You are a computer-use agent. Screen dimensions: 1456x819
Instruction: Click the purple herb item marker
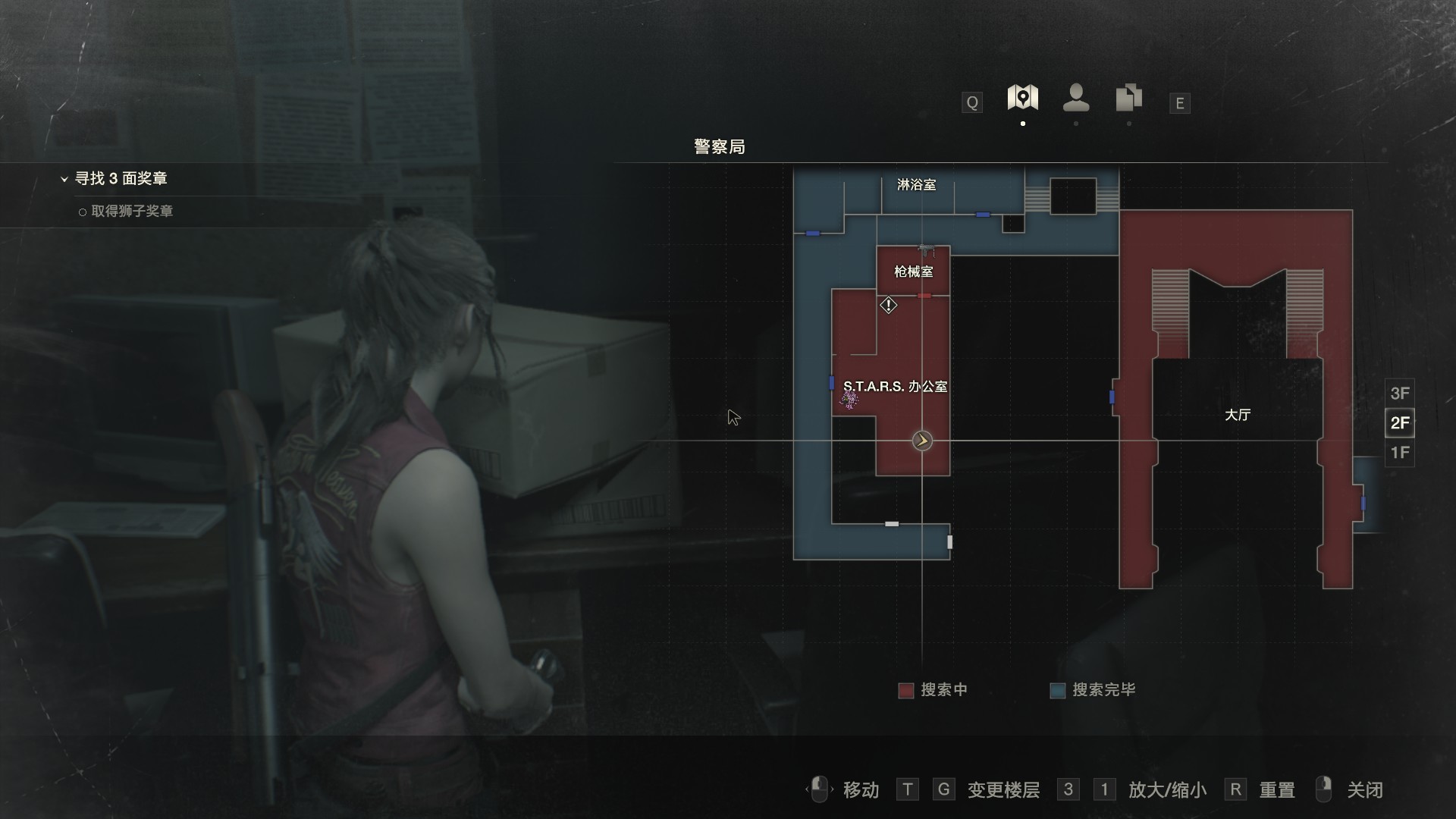[850, 400]
